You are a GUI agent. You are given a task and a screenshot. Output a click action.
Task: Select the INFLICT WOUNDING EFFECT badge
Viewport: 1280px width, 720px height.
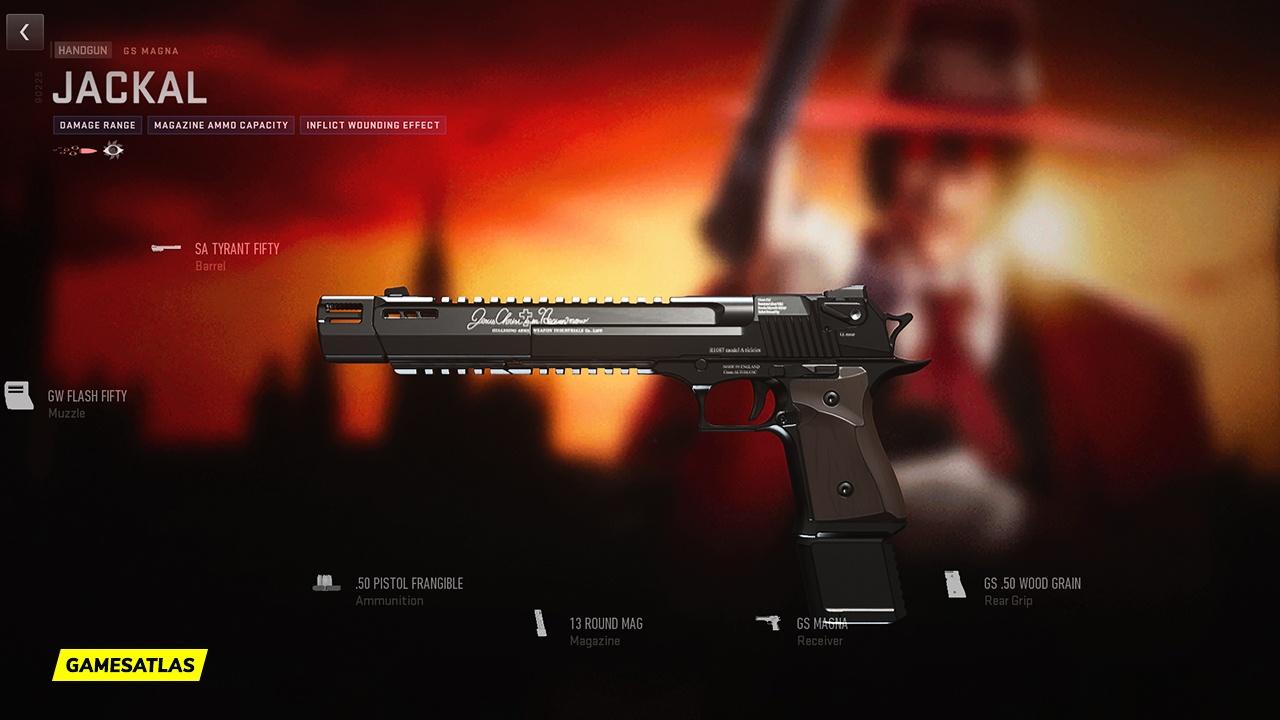coord(372,125)
